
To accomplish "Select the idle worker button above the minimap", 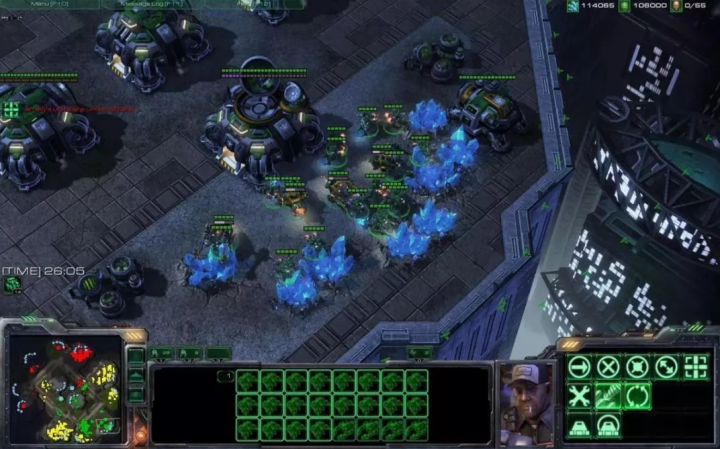I will tap(13, 285).
